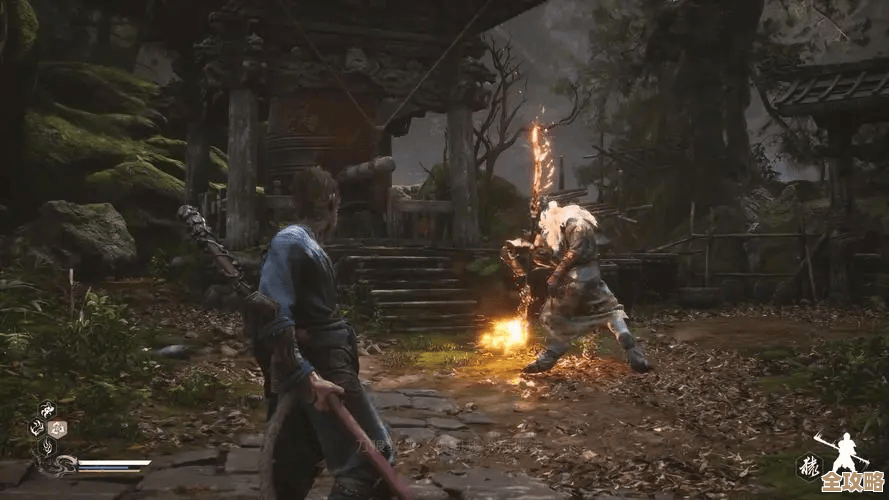Click the hexagon stance icon with Chinese character
The width and height of the screenshot is (889, 500).
(x=808, y=466)
